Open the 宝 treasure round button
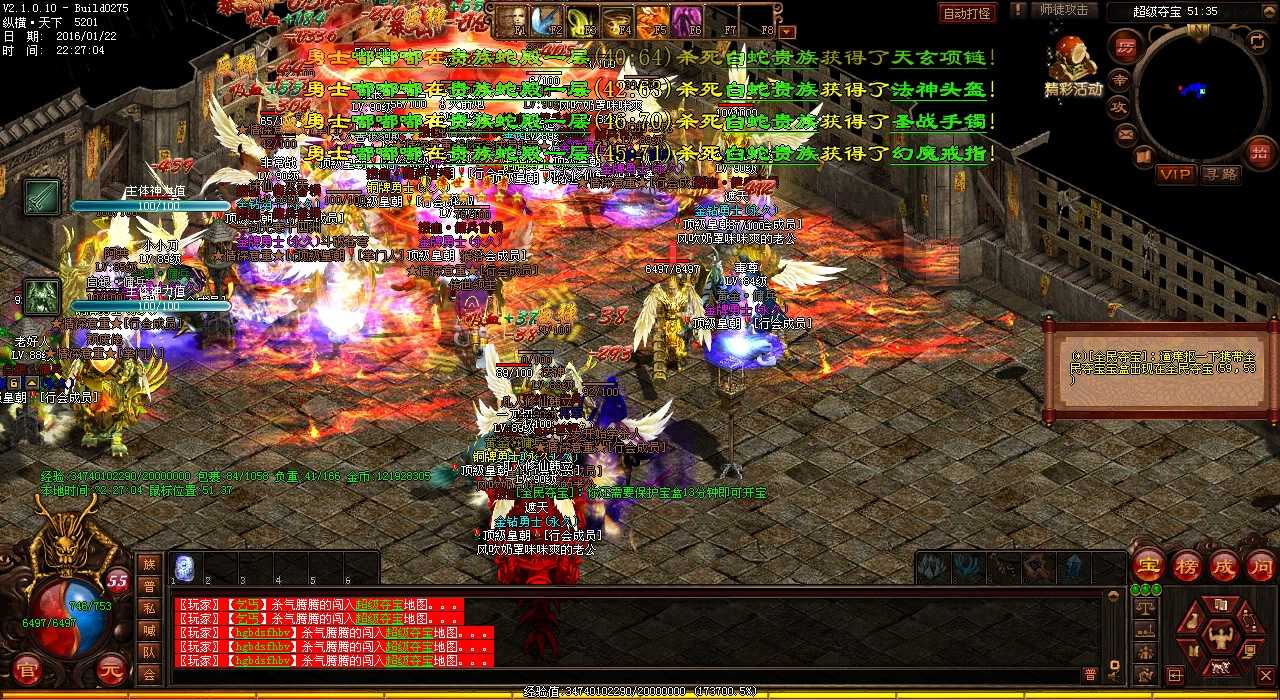 click(x=1148, y=565)
